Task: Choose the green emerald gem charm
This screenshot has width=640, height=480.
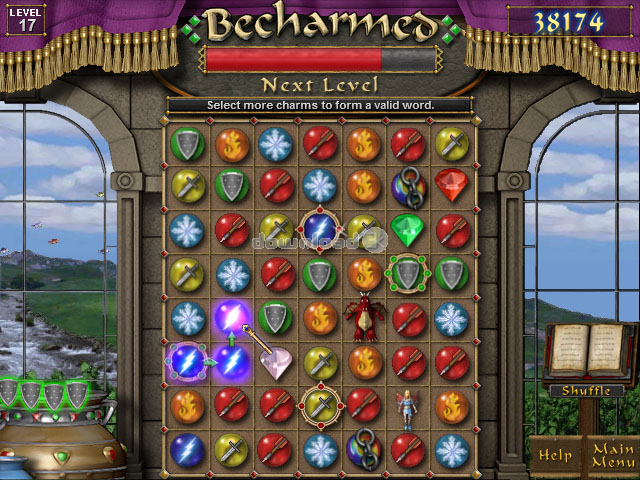Action: (x=407, y=229)
